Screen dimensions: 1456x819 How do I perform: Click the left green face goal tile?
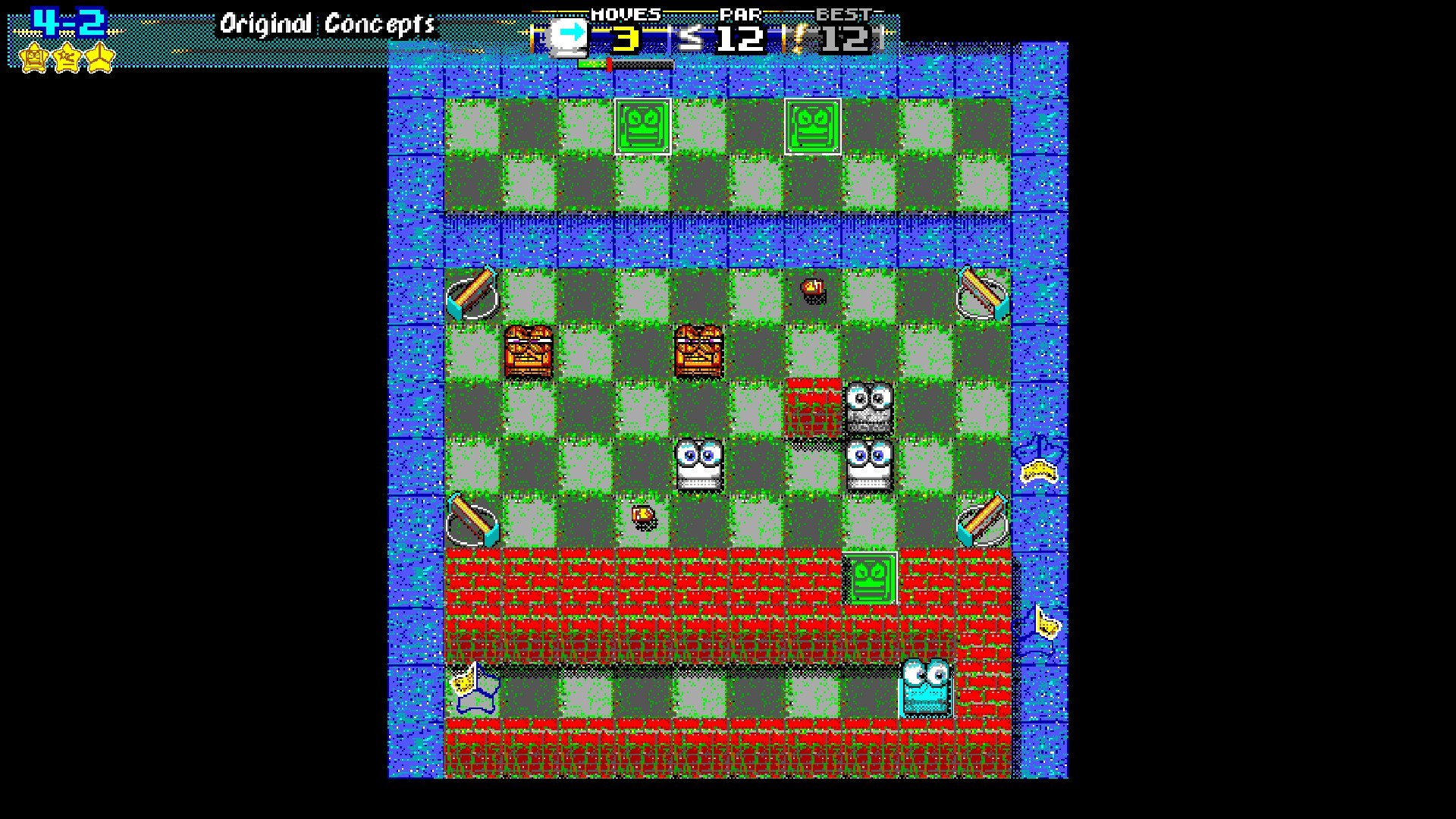click(x=642, y=127)
